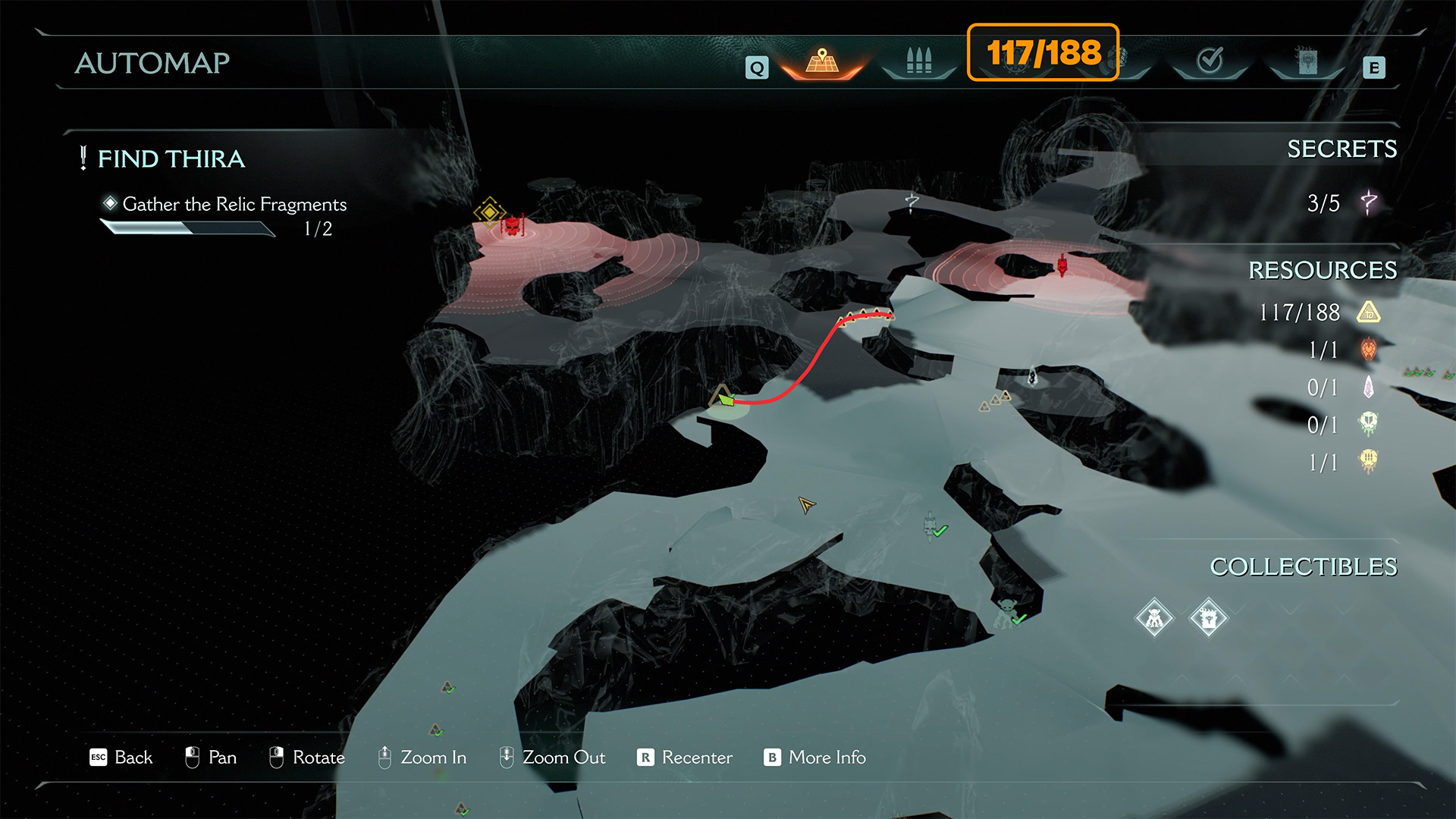This screenshot has height=819, width=1456.
Task: Show More Info for the map
Action: 815,758
